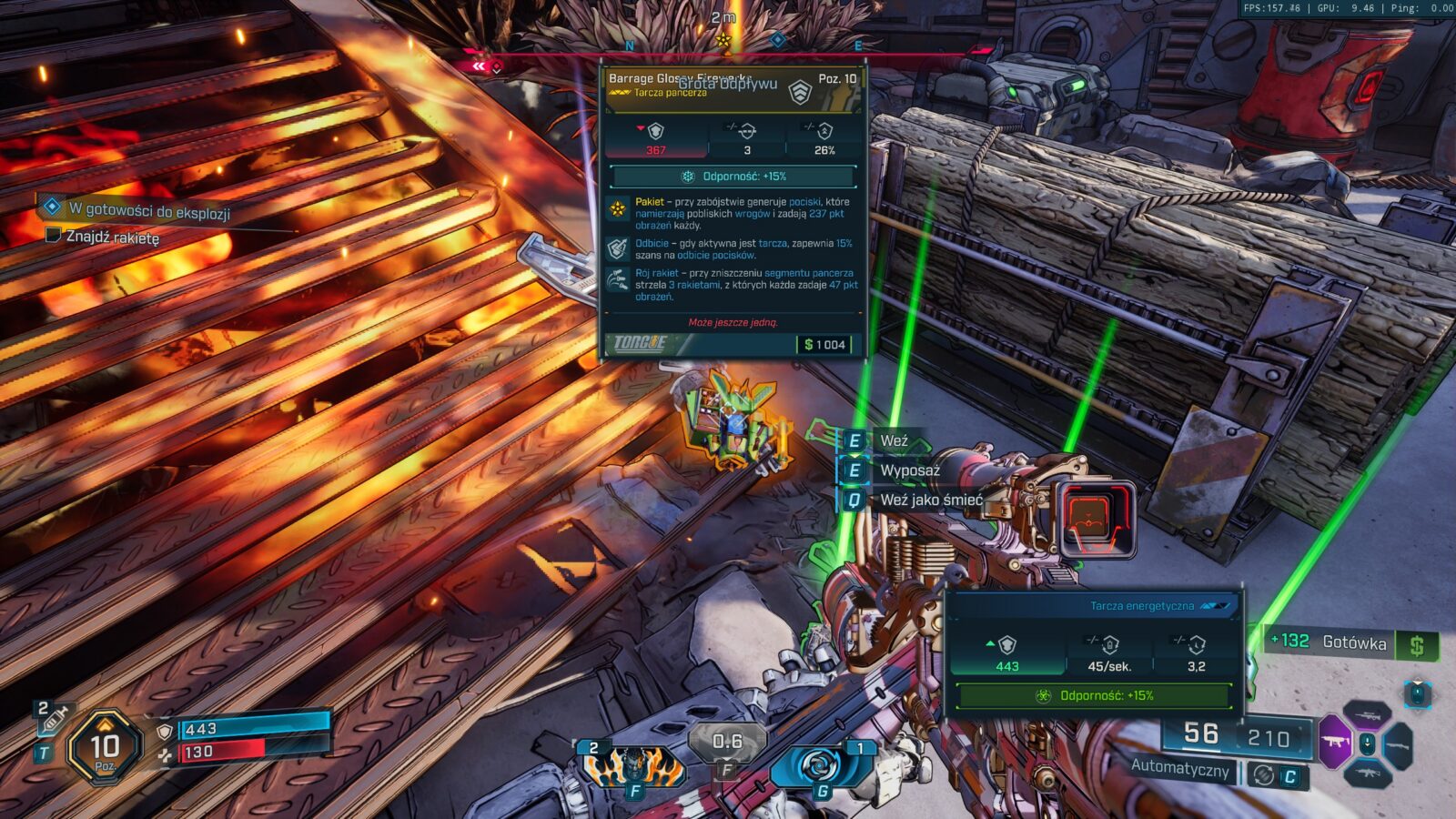Toggle the Automatyczny fire mode
The image size is (1456, 819).
click(1180, 767)
